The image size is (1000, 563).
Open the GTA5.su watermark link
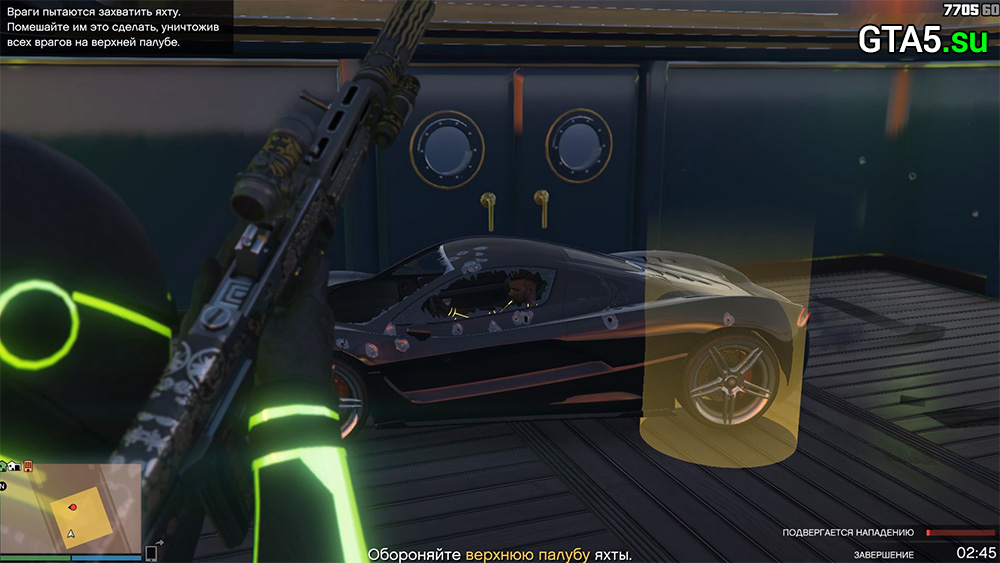click(x=922, y=39)
